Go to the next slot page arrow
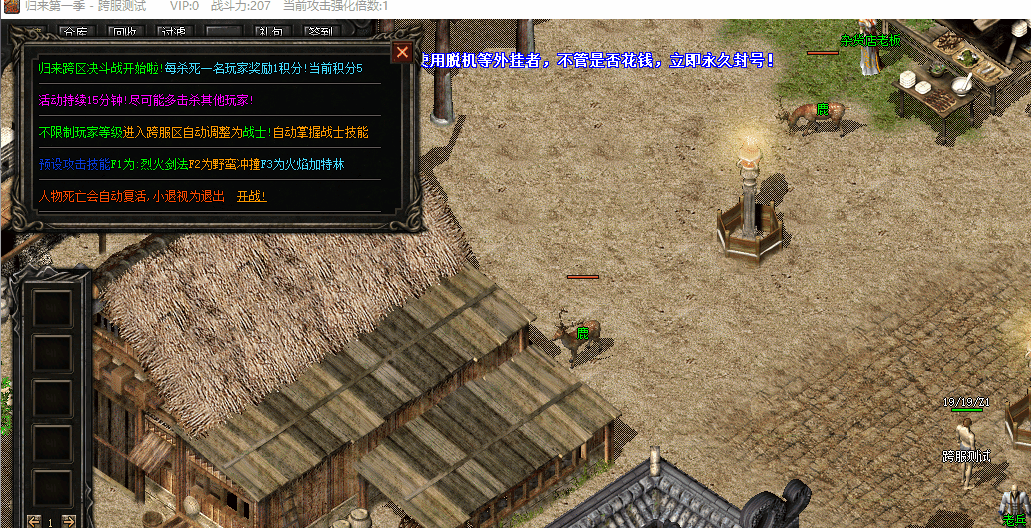Image resolution: width=1031 pixels, height=528 pixels. click(x=68, y=520)
